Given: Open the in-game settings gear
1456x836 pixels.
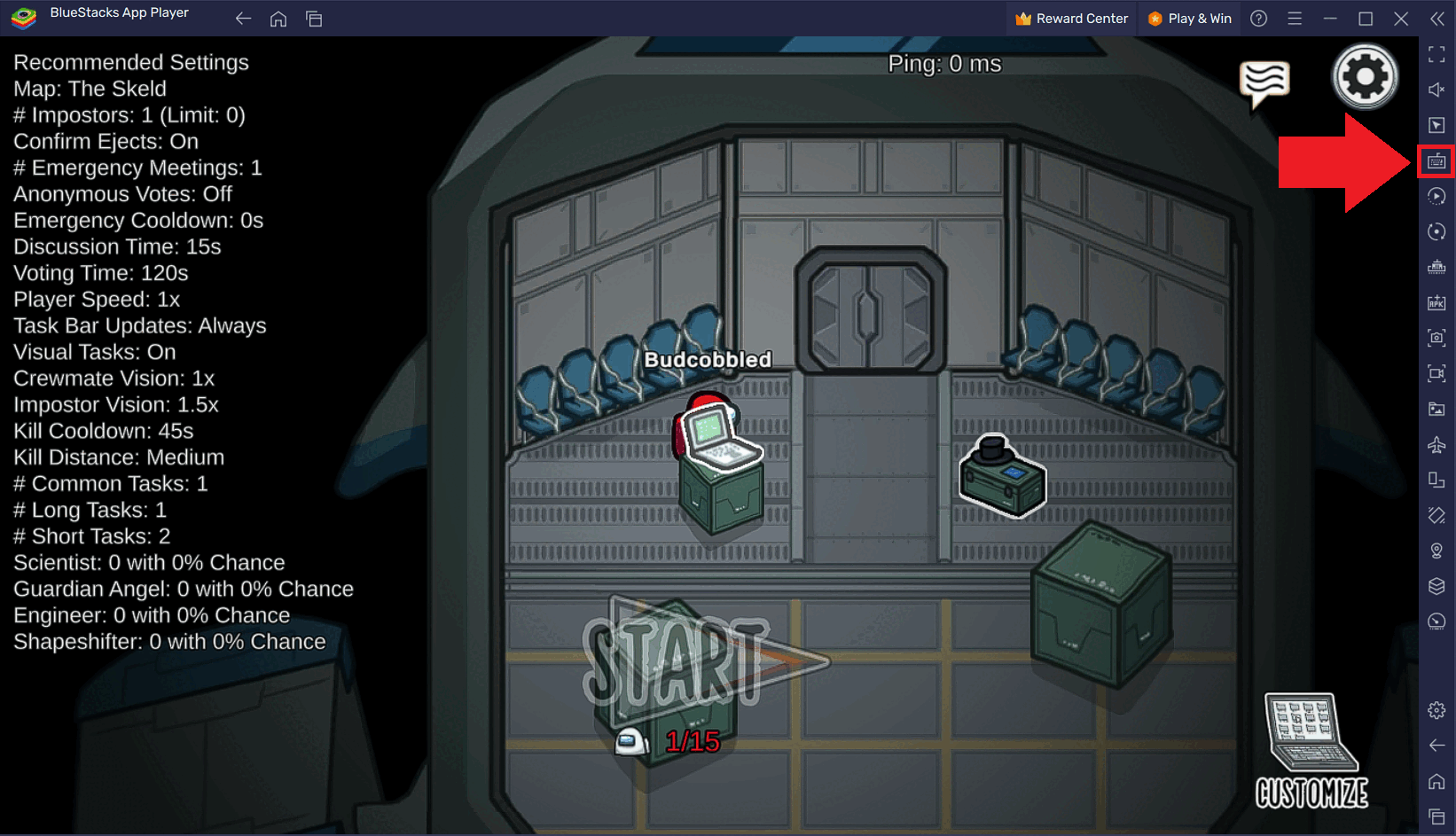Looking at the screenshot, I should tap(1366, 75).
